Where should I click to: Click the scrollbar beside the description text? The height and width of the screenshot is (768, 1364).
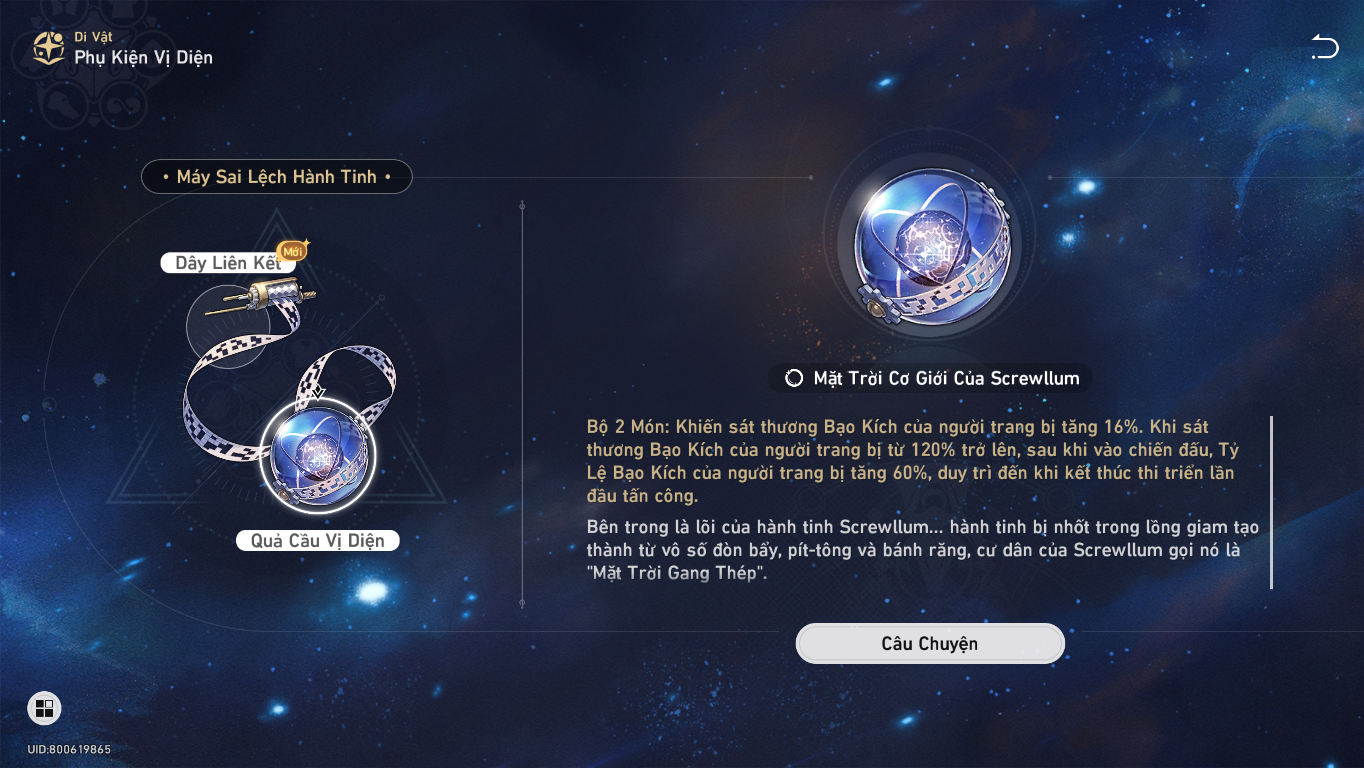(1273, 500)
